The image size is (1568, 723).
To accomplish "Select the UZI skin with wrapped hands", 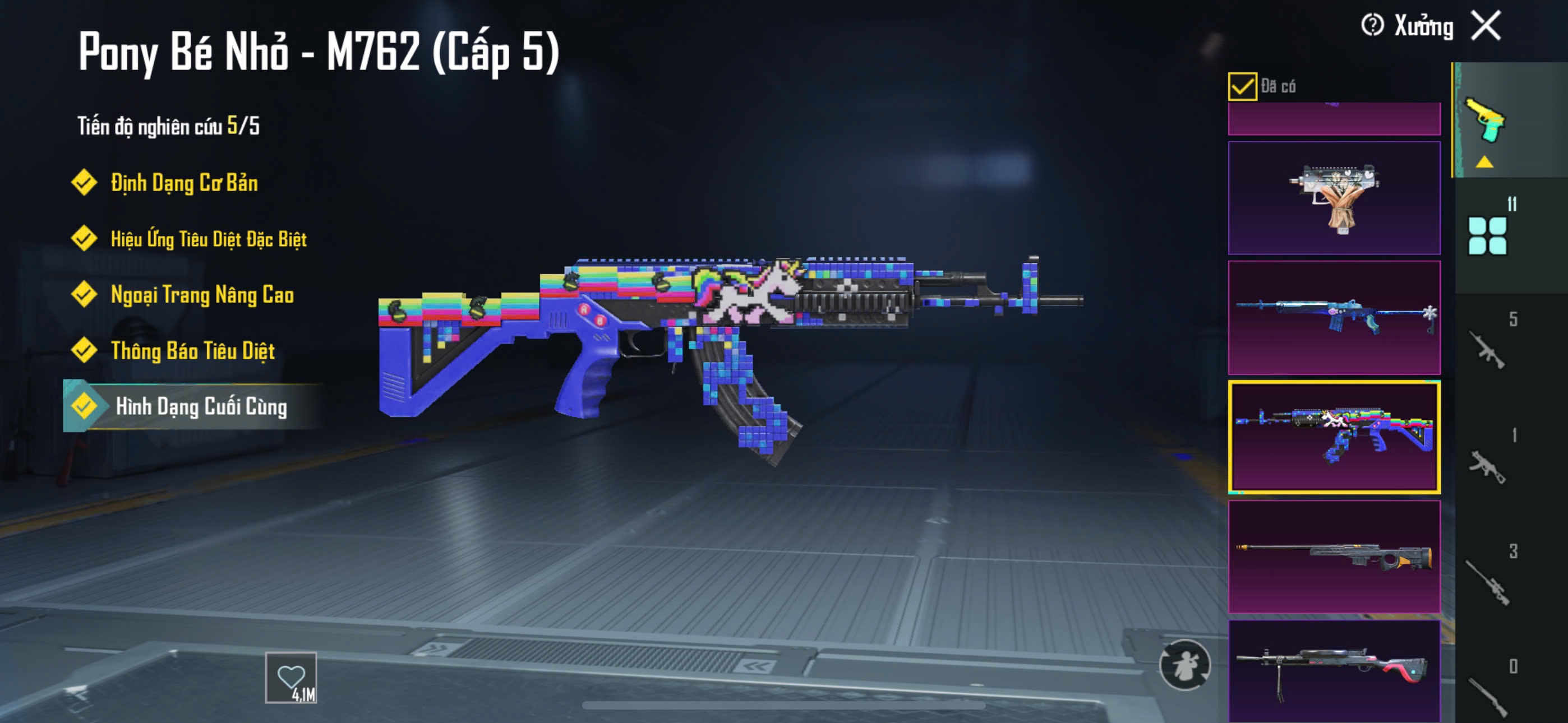I will tap(1334, 198).
